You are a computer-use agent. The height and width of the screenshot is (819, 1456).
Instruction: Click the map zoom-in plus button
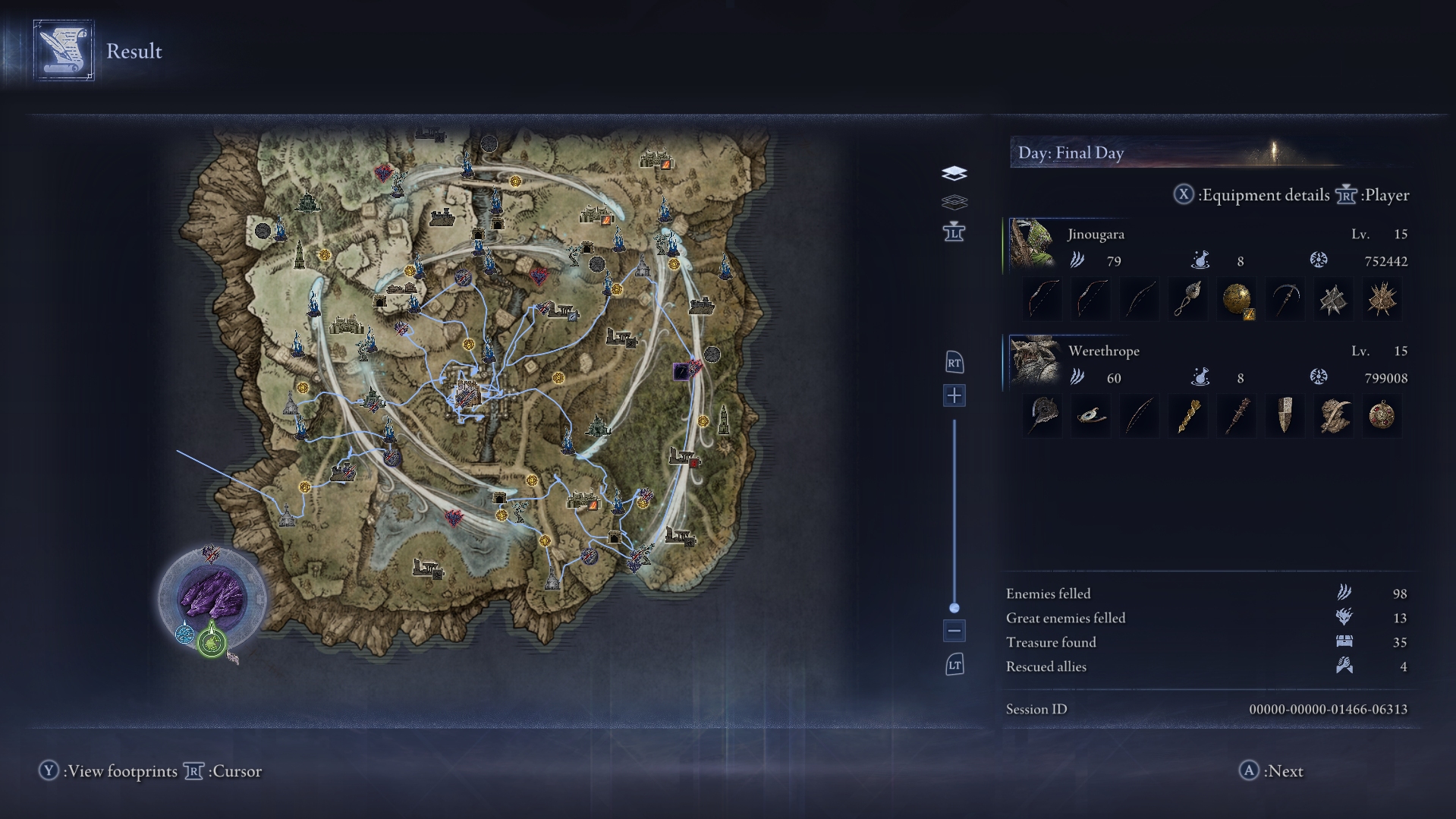[x=954, y=395]
